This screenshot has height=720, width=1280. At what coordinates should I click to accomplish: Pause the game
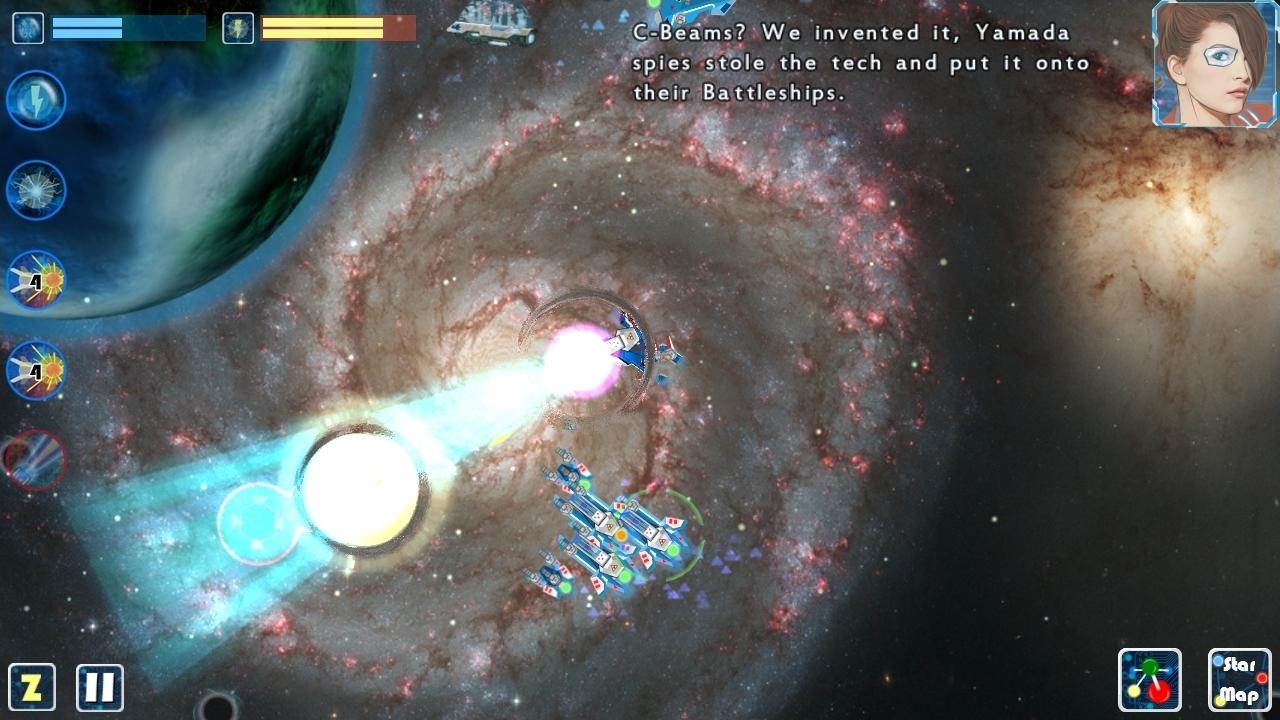point(96,685)
